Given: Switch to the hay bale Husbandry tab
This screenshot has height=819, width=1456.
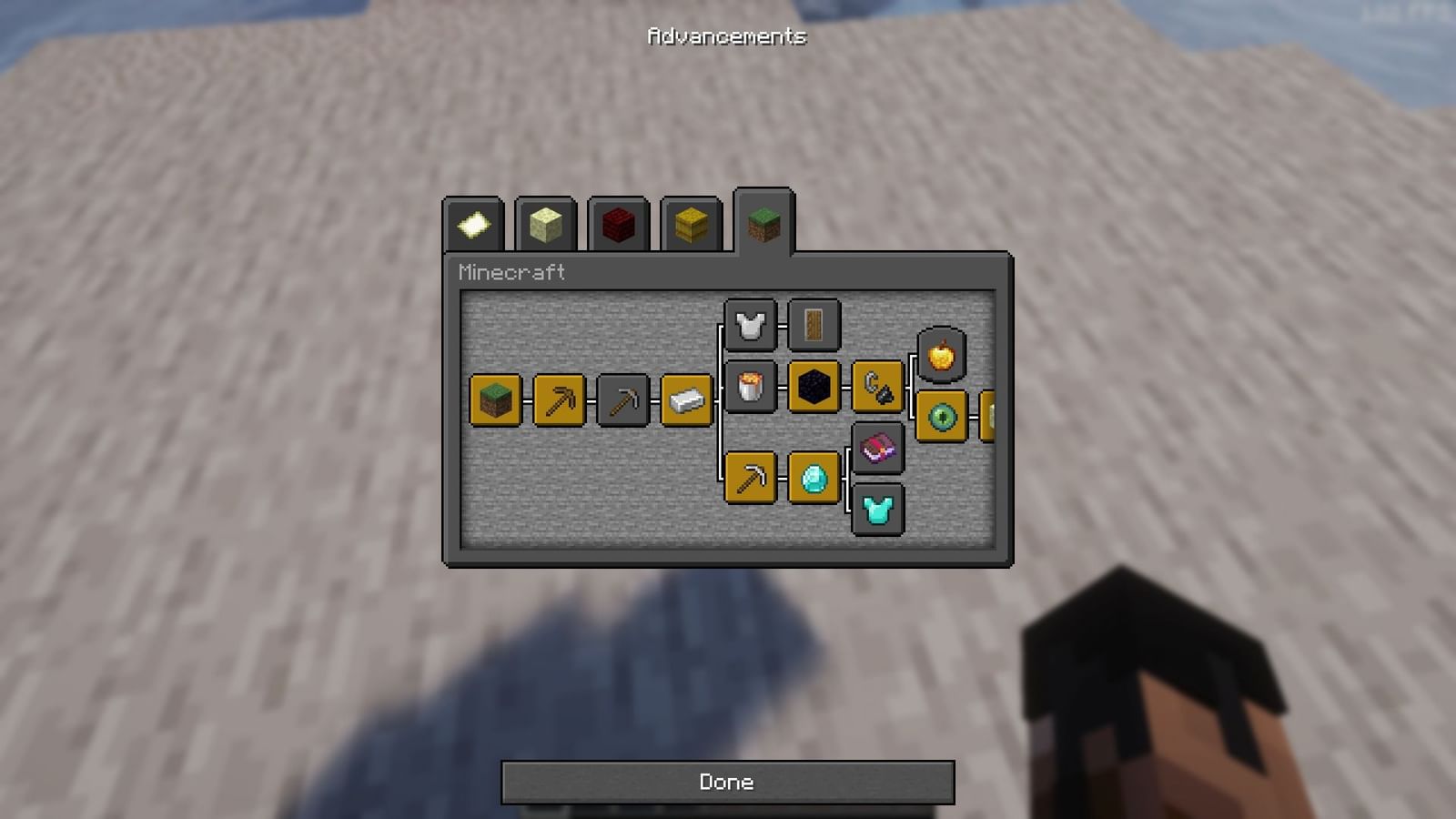Looking at the screenshot, I should (x=690, y=225).
